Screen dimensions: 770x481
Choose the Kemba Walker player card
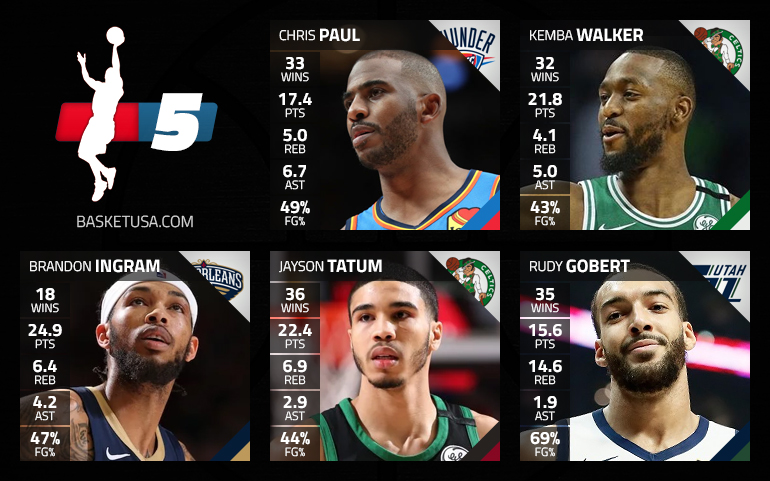[635, 125]
